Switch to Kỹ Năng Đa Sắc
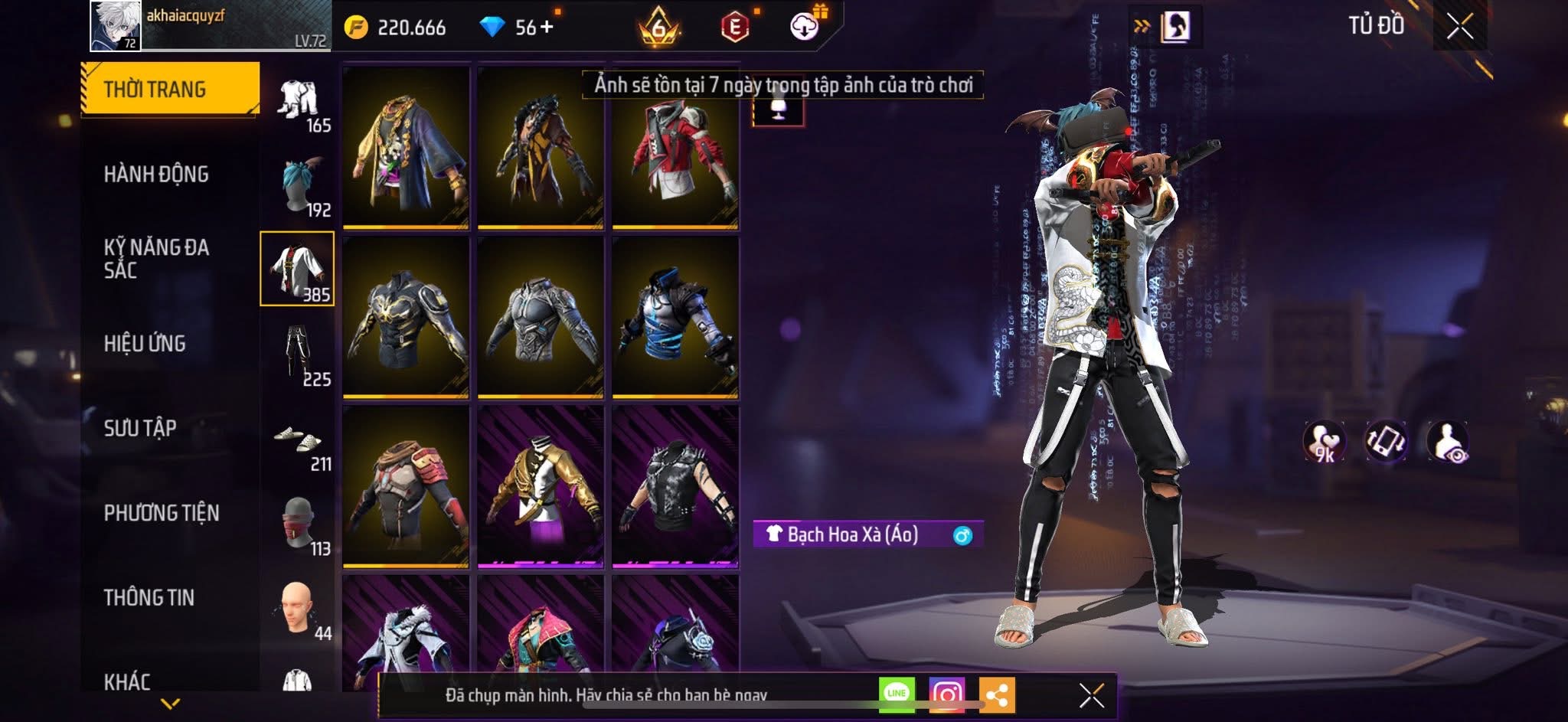Viewport: 1568px width, 722px height. point(156,259)
